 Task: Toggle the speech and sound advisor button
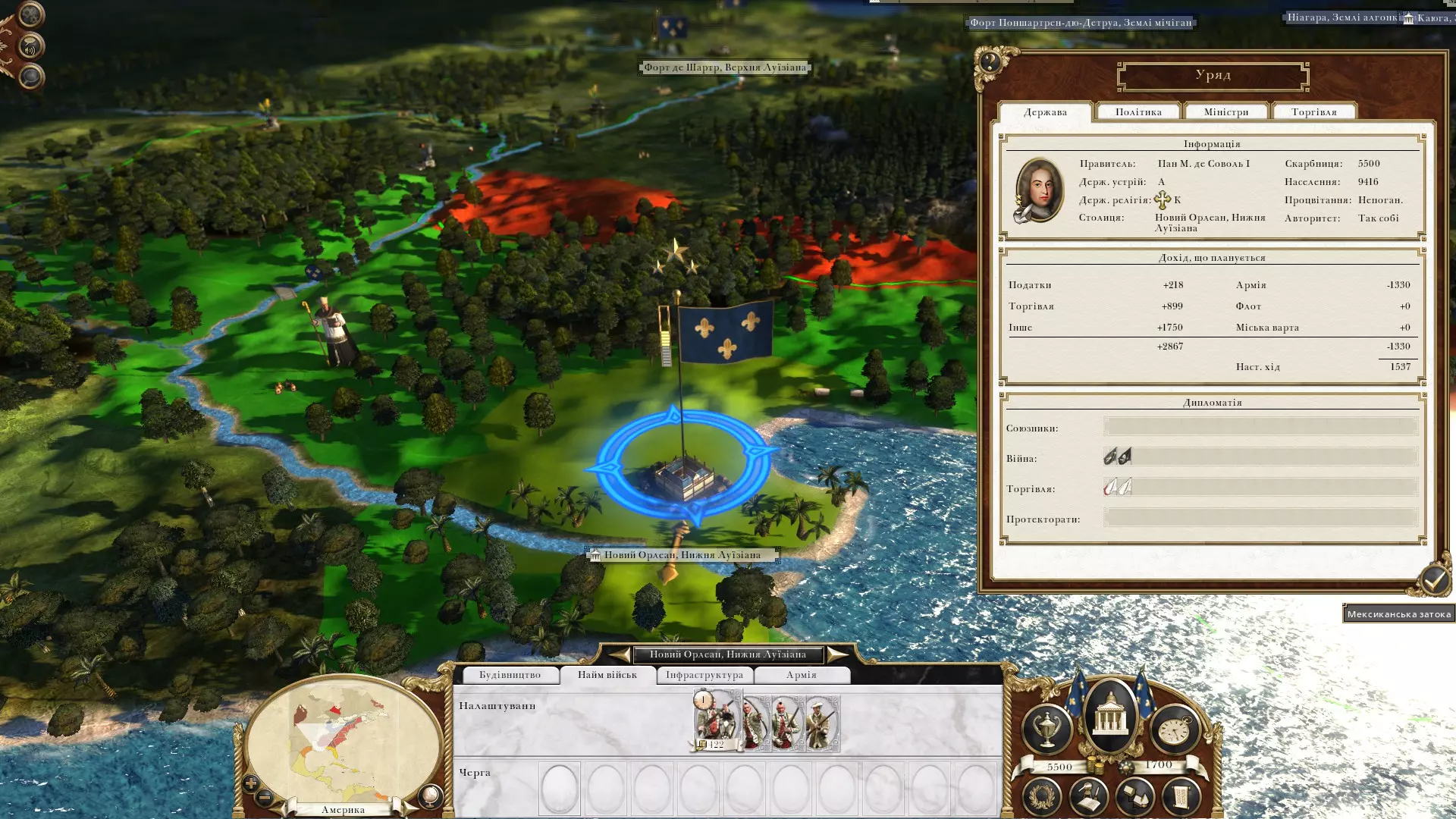pos(30,48)
